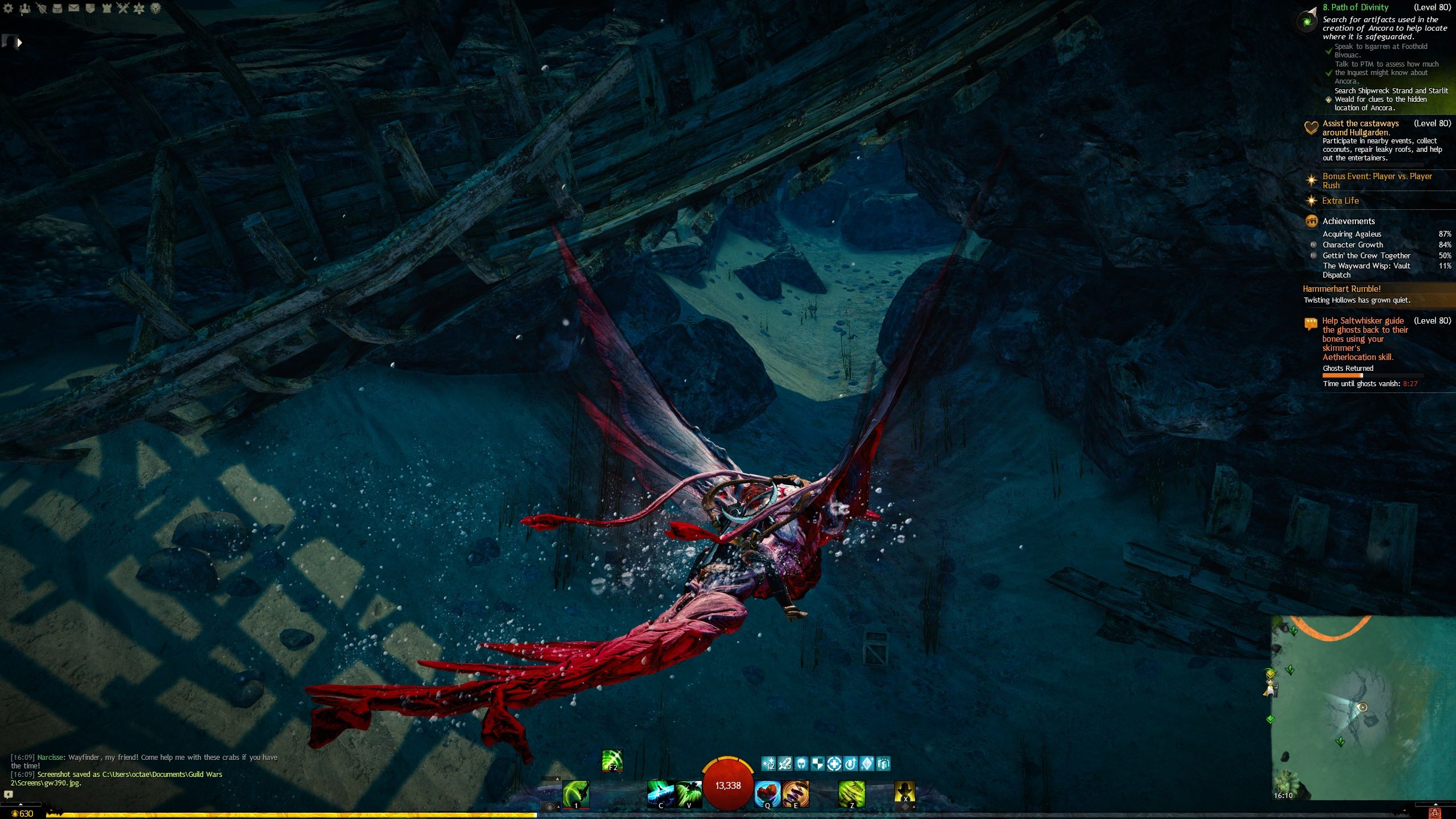The width and height of the screenshot is (1456, 819).
Task: Open the Trading Post lion icon
Action: coord(155,9)
